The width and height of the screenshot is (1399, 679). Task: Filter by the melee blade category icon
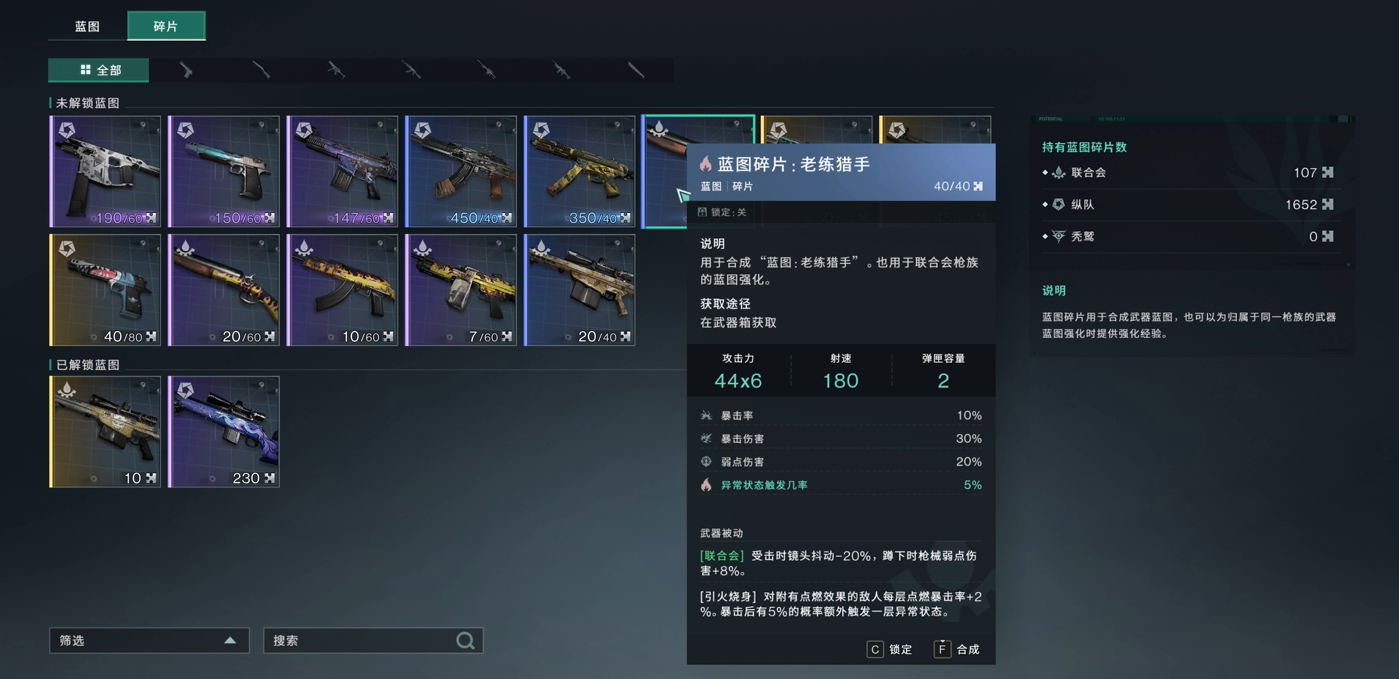pos(636,70)
